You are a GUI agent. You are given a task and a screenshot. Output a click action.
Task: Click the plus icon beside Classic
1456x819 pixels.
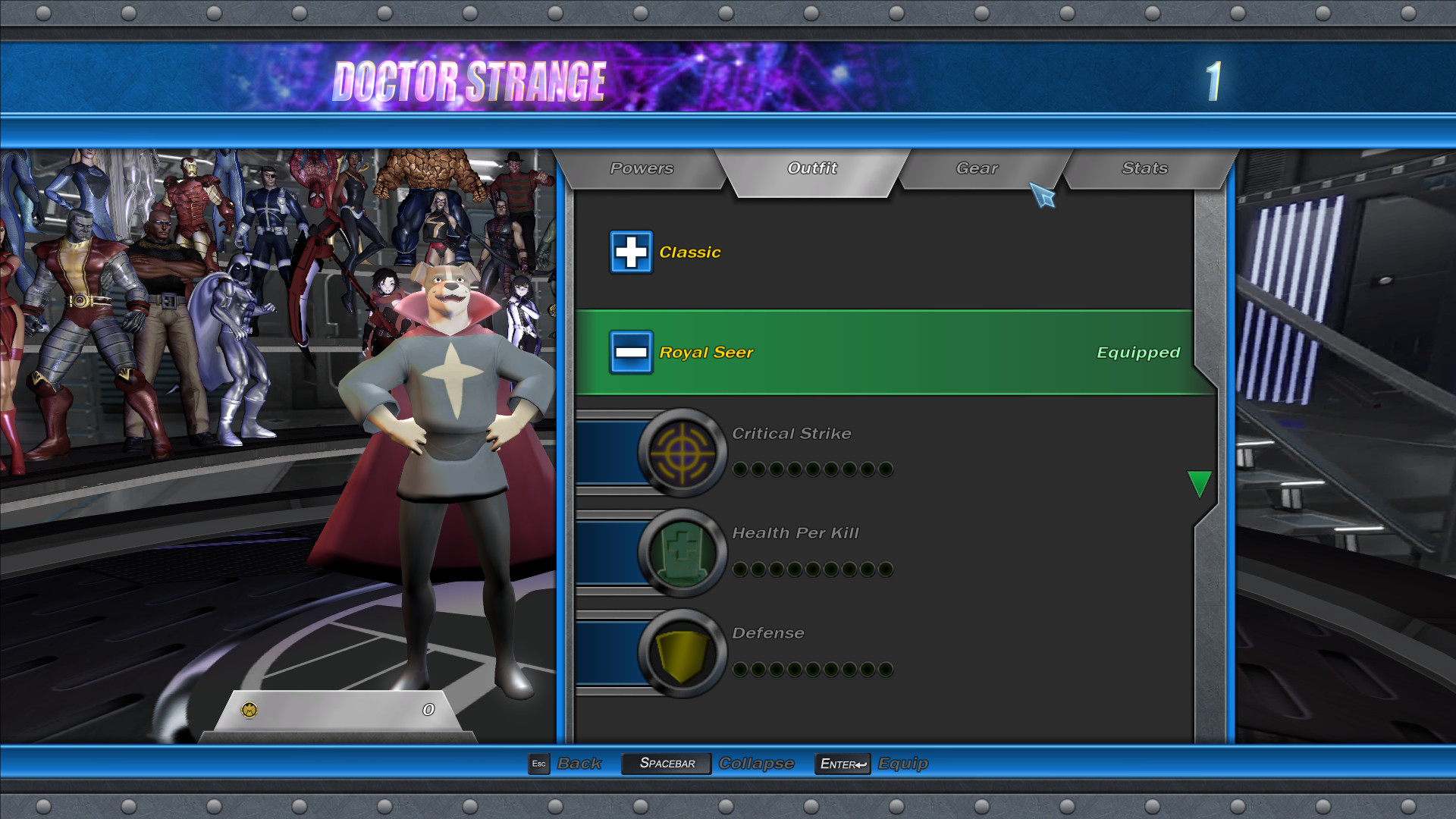pyautogui.click(x=631, y=252)
